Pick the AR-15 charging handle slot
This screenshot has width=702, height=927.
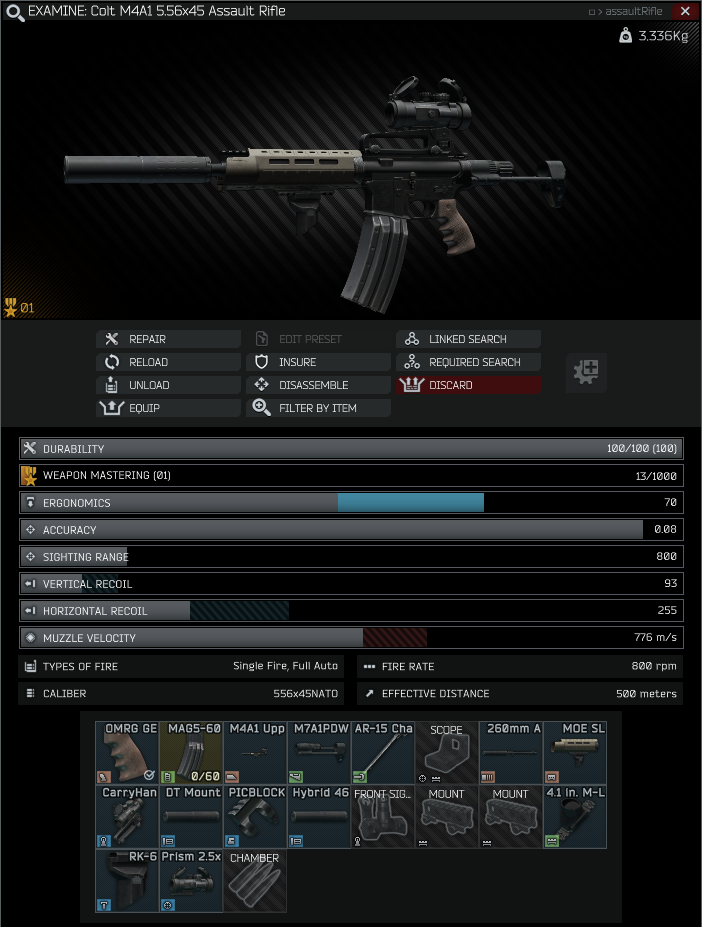(x=383, y=752)
